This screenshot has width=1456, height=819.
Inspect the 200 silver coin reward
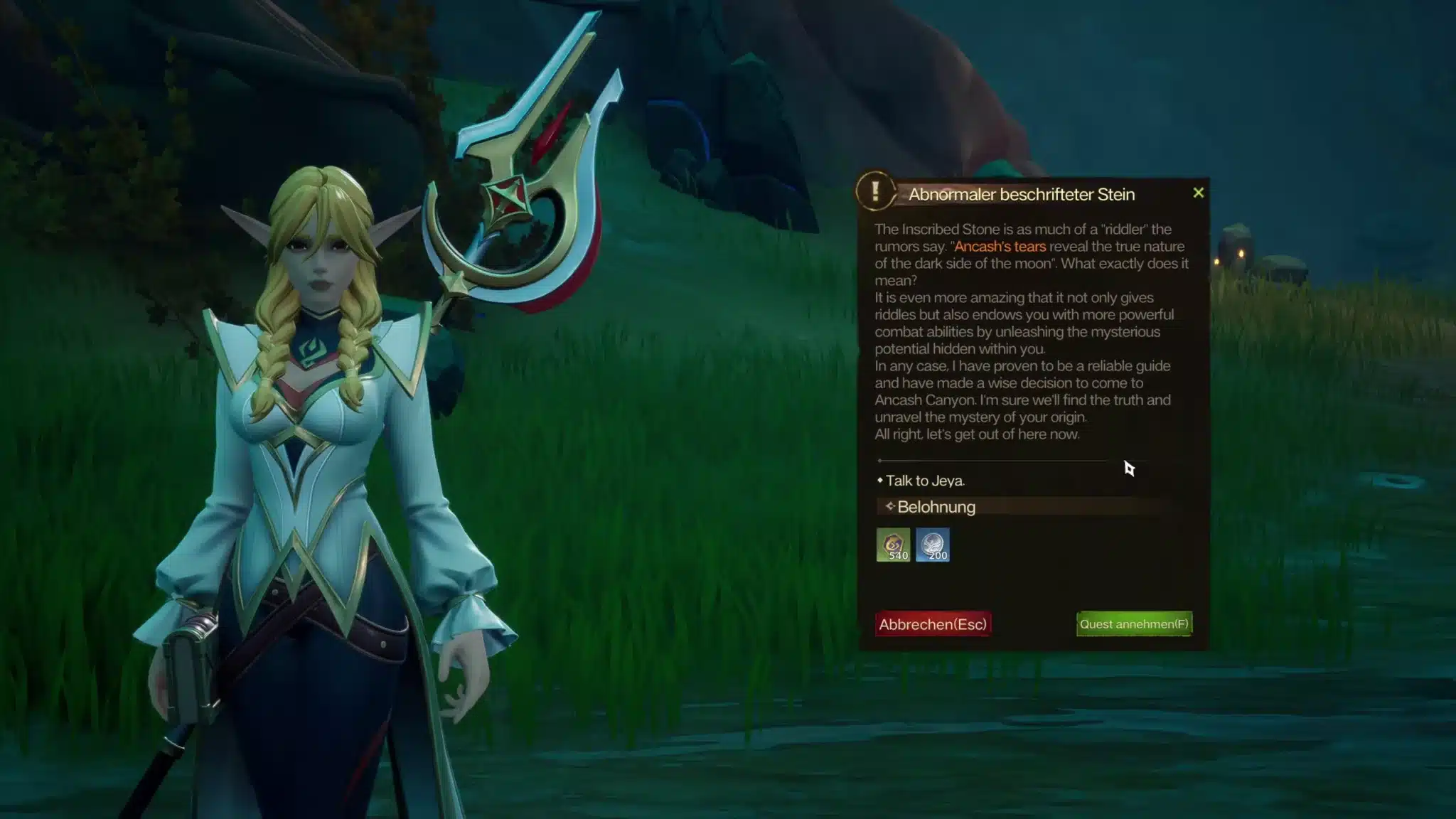[x=933, y=545]
